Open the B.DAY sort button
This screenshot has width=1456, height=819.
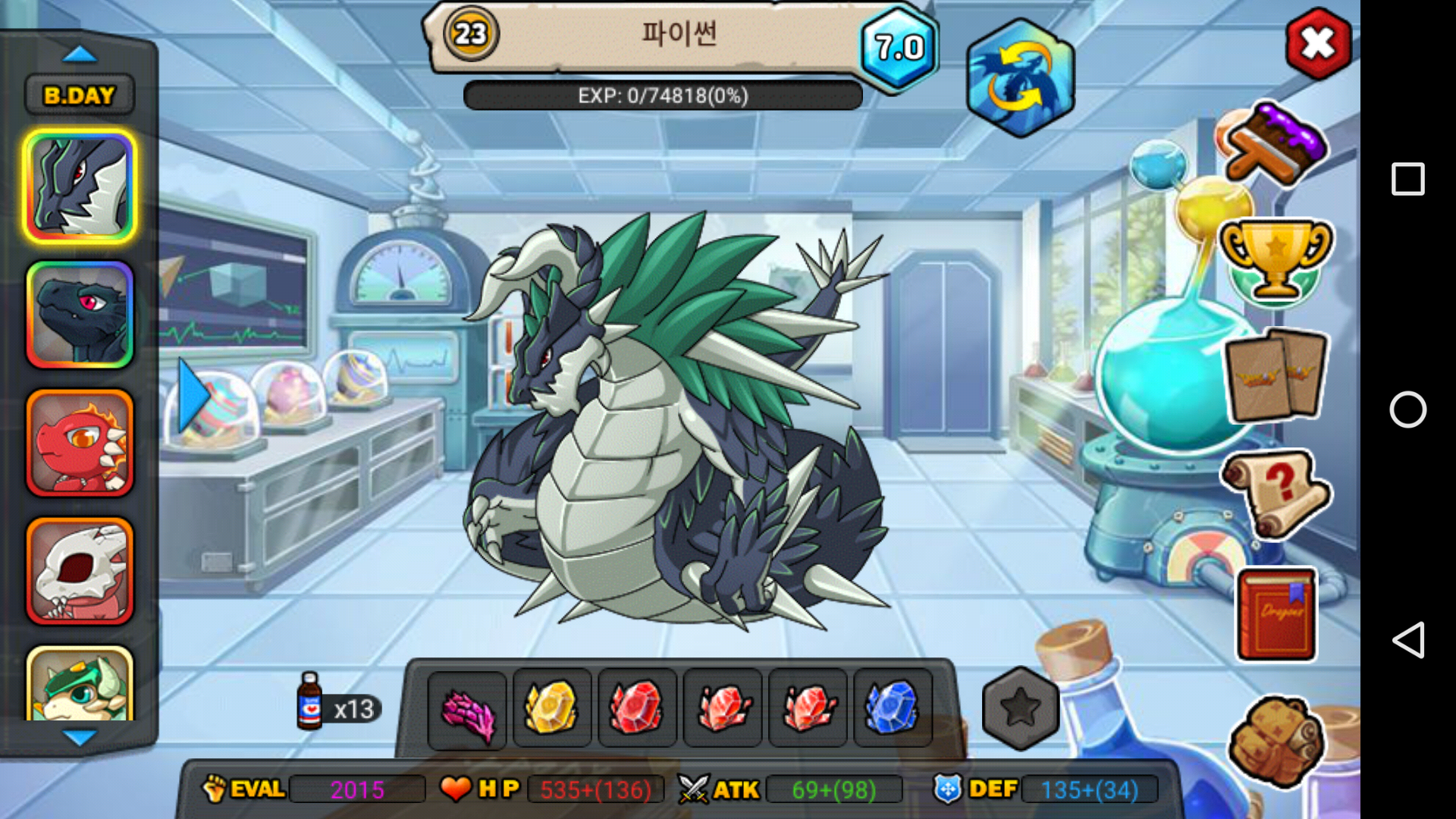80,96
